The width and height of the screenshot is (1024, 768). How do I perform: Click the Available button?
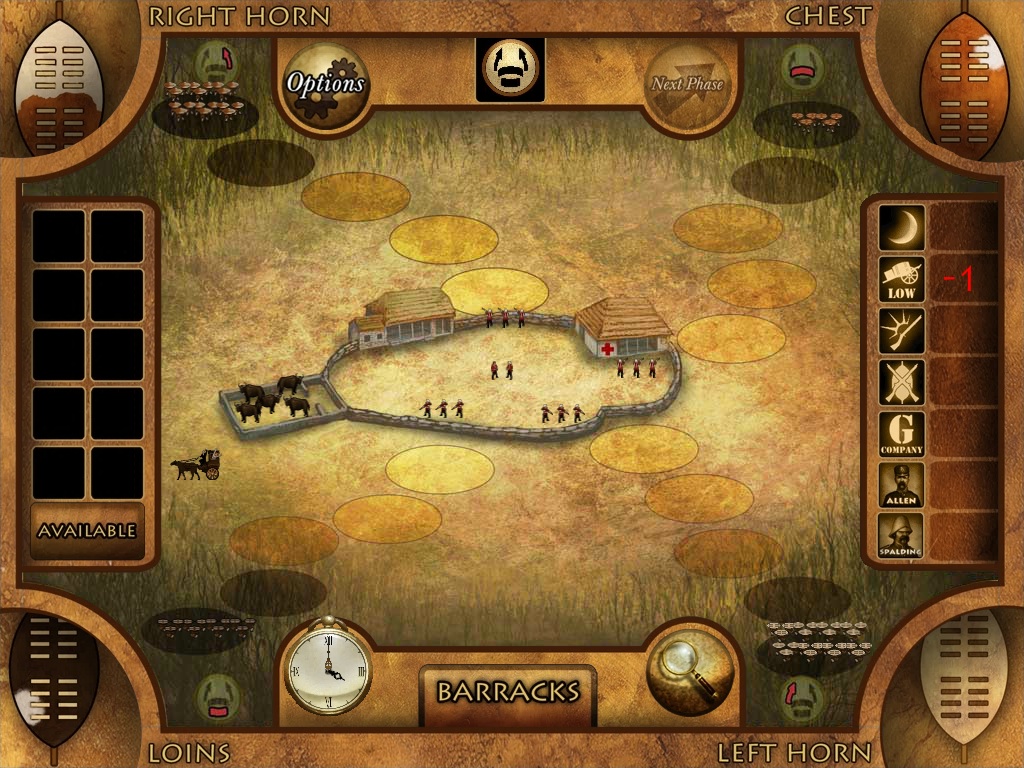87,531
